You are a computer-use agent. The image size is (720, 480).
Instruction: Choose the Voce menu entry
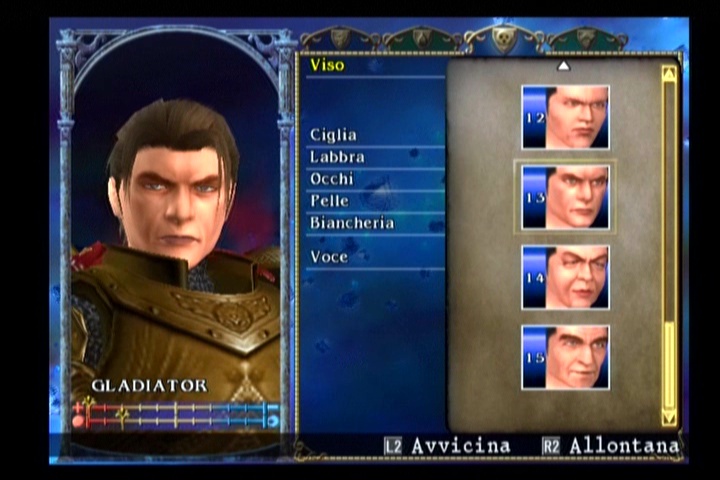coord(329,257)
